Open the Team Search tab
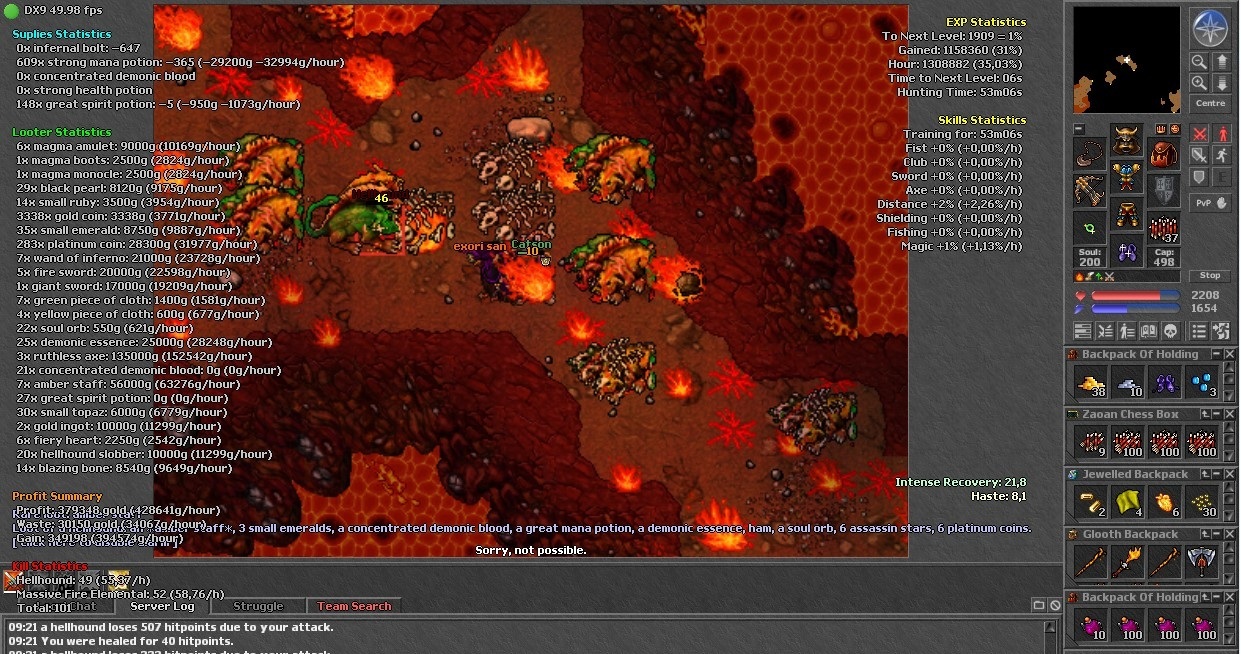The image size is (1241, 654). (354, 606)
